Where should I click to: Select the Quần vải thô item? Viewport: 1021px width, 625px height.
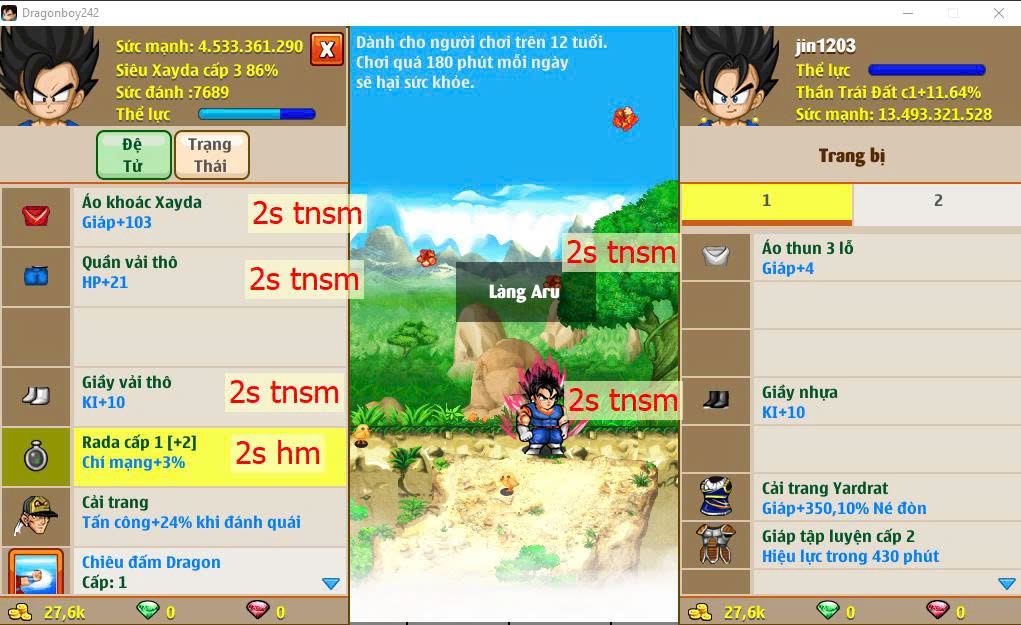(175, 272)
